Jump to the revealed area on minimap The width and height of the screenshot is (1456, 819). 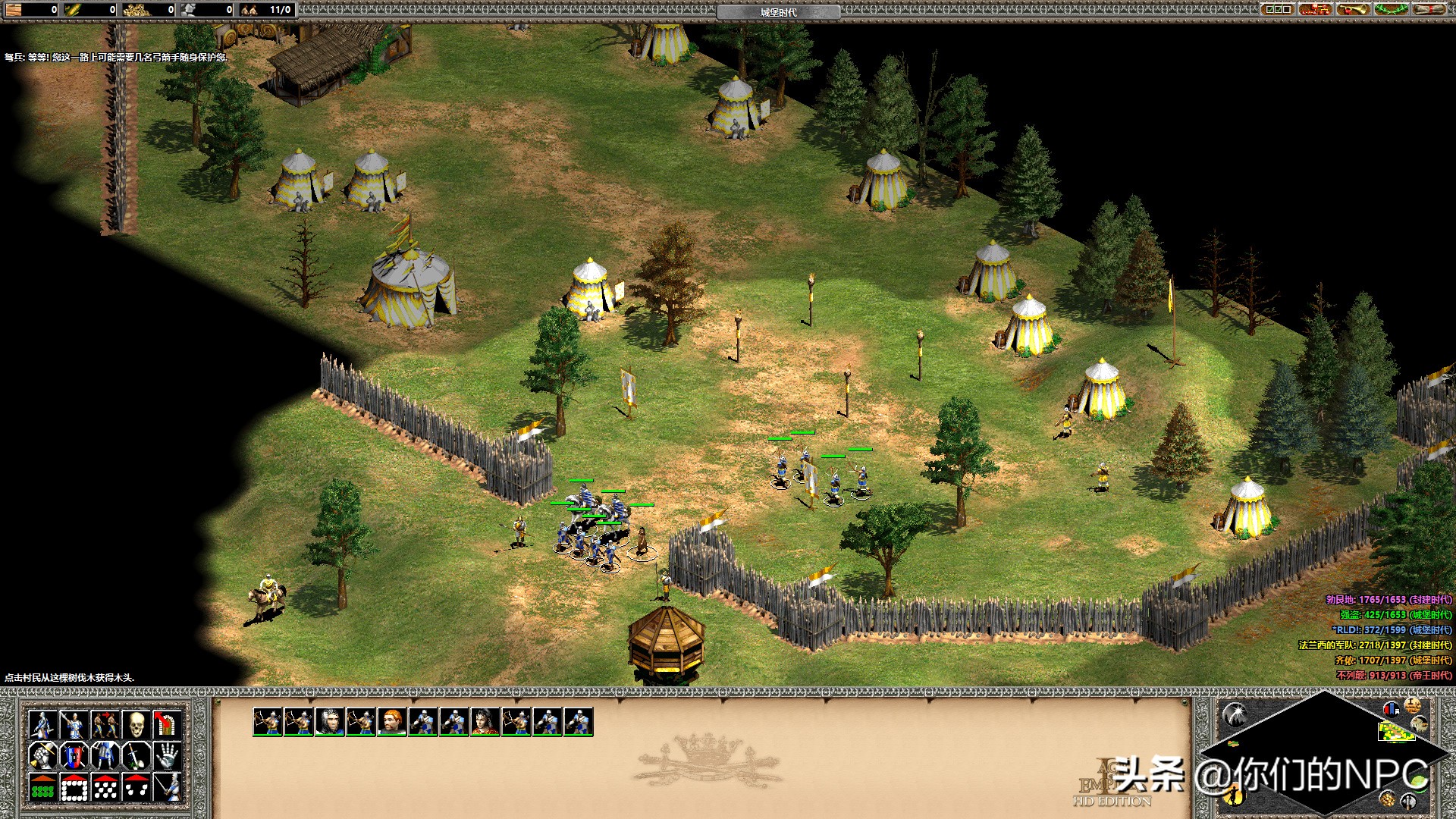click(1394, 731)
